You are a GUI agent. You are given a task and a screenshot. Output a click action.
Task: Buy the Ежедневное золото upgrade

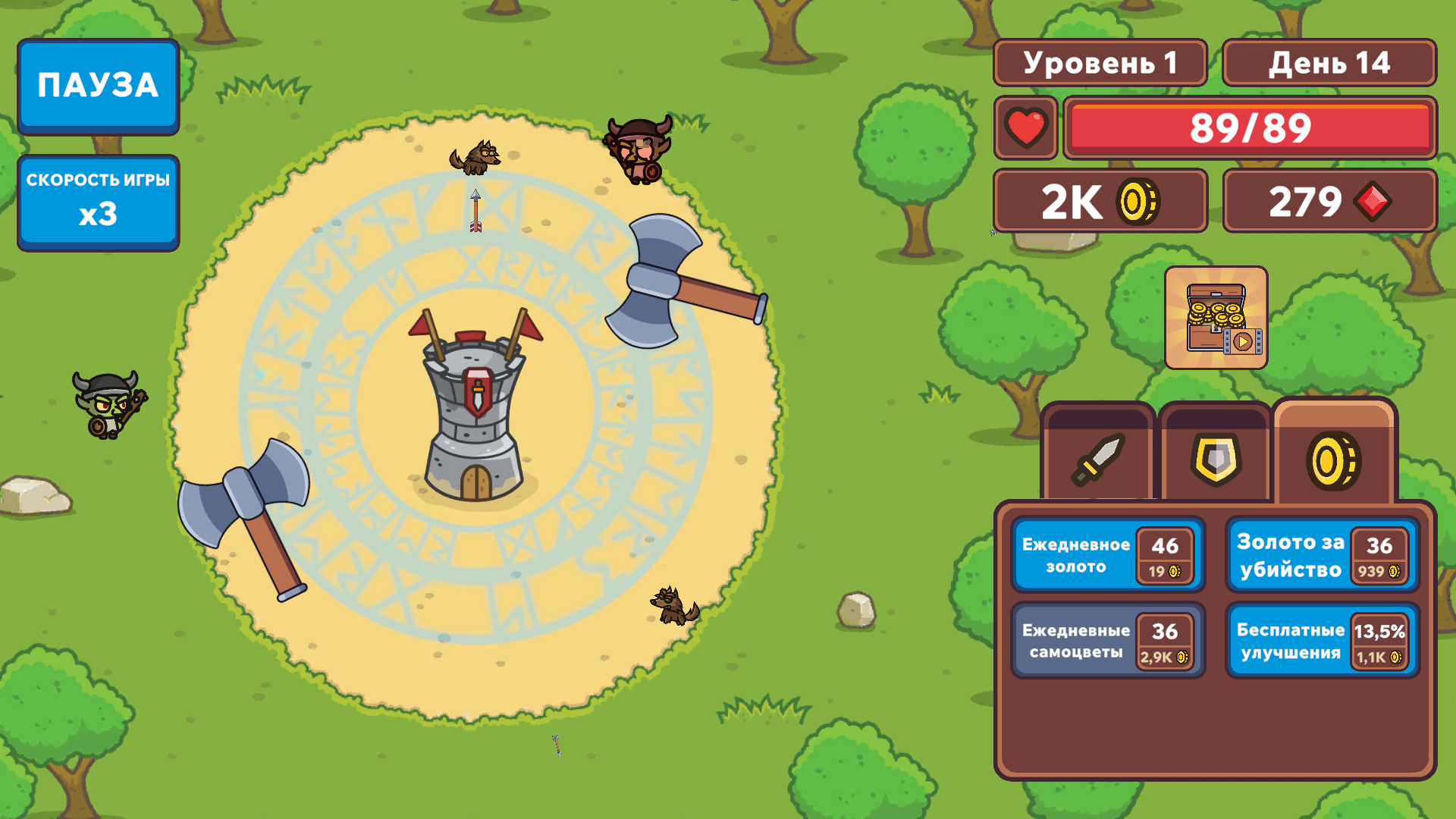pos(1107,555)
